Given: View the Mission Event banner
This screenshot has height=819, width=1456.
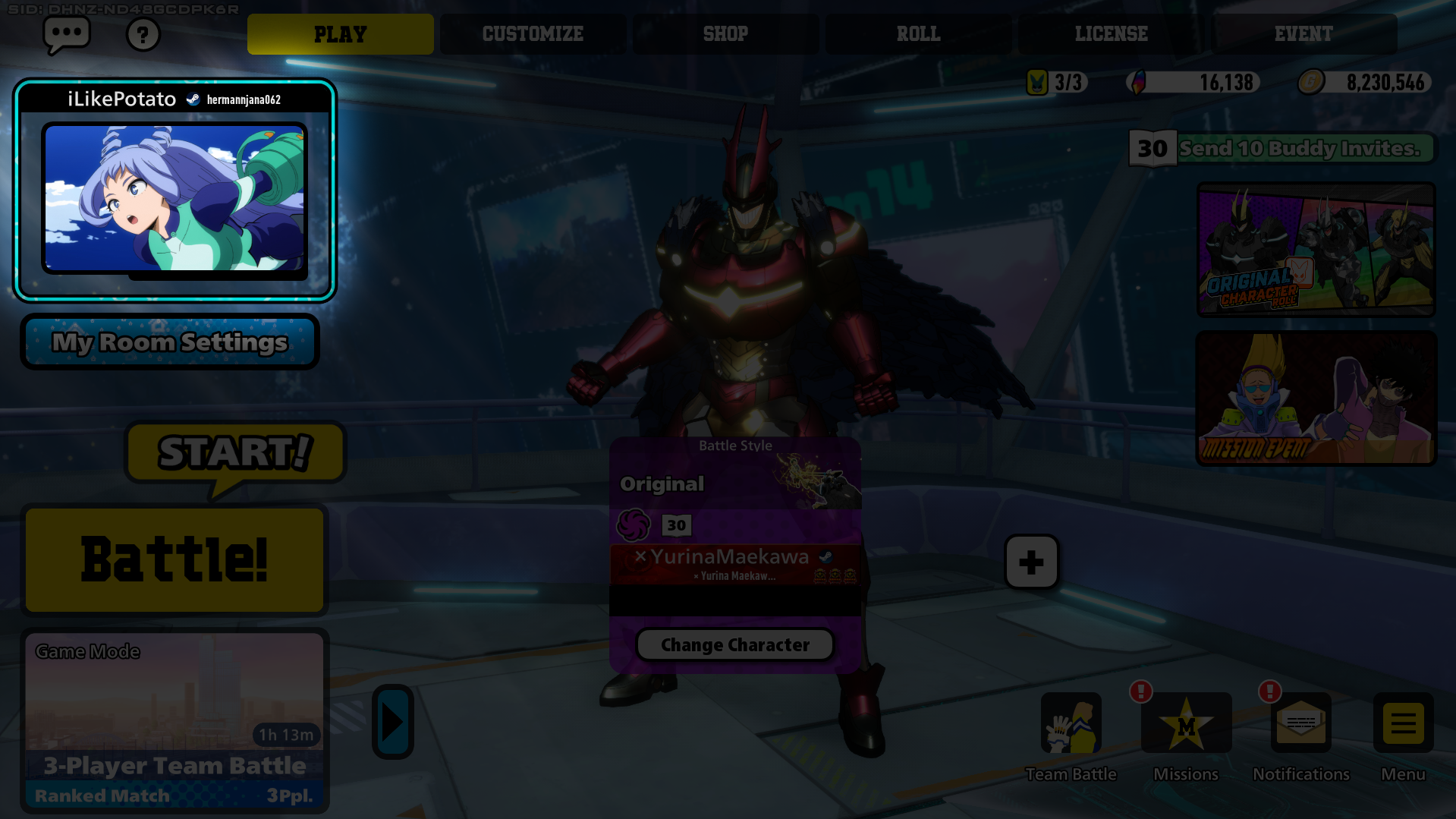Looking at the screenshot, I should [1316, 398].
